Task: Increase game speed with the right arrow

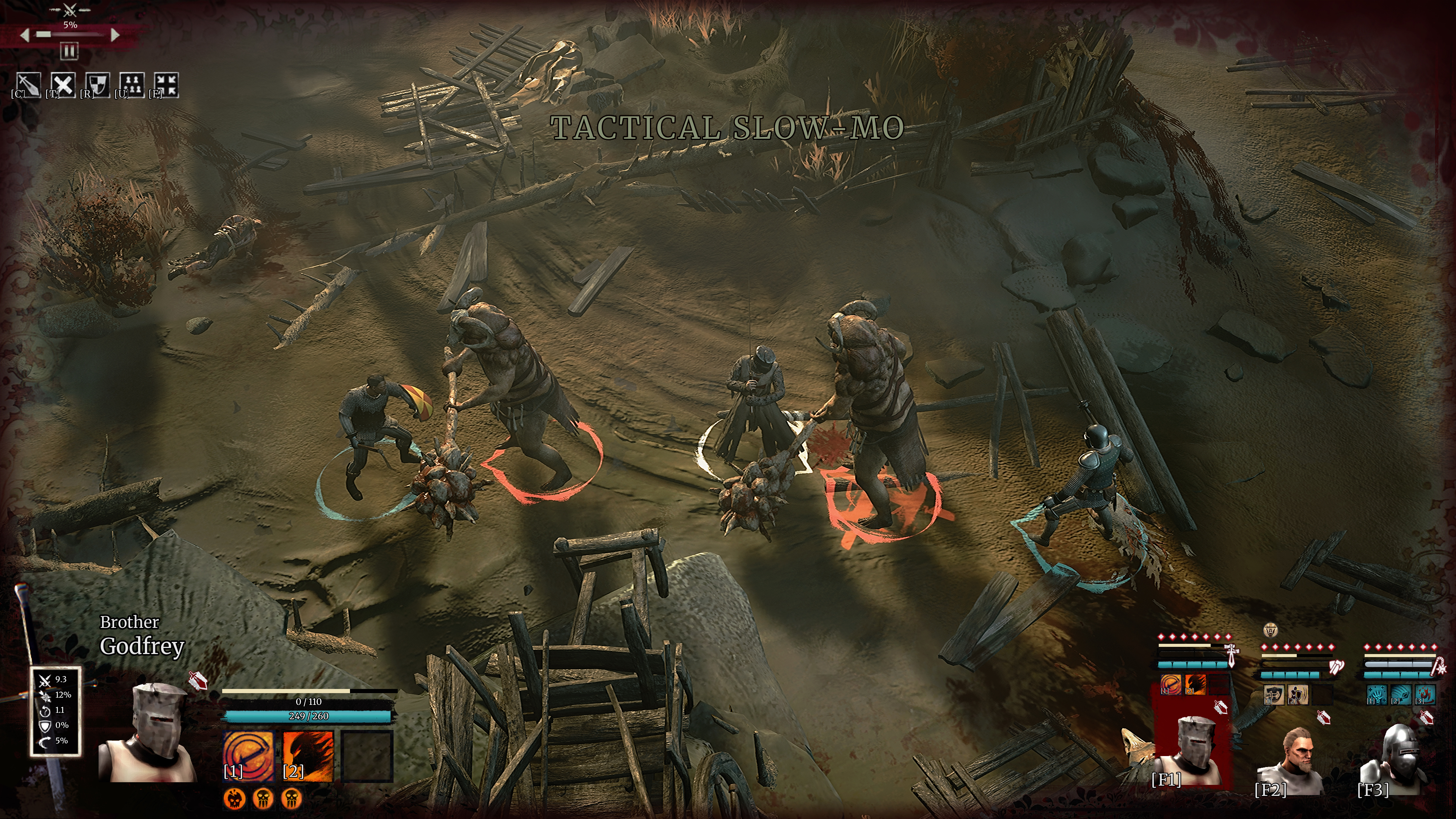Action: (x=115, y=35)
